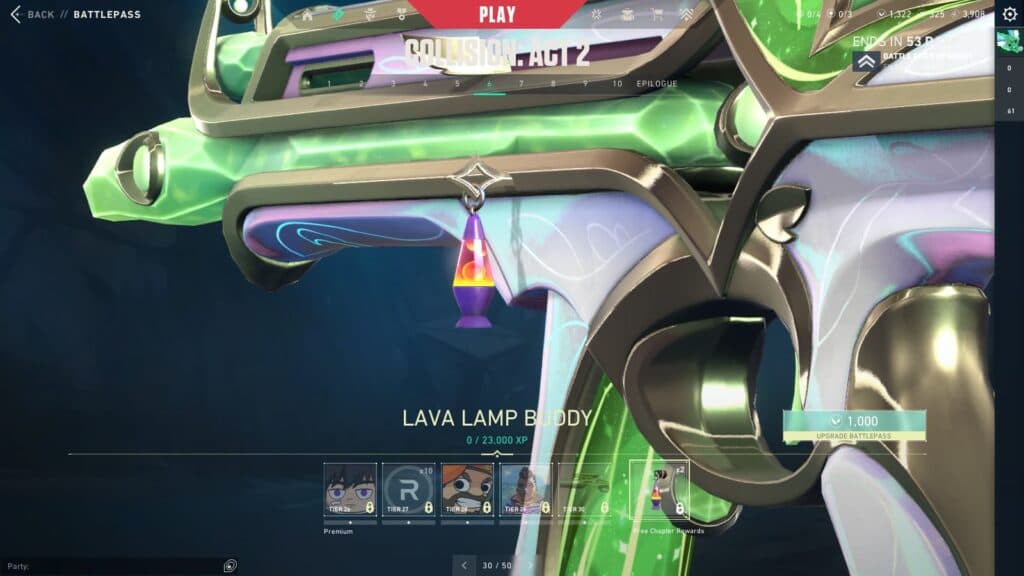Screen dimensions: 1024x576
Task: Select the Tier 27 Radianite reward
Action: click(409, 490)
